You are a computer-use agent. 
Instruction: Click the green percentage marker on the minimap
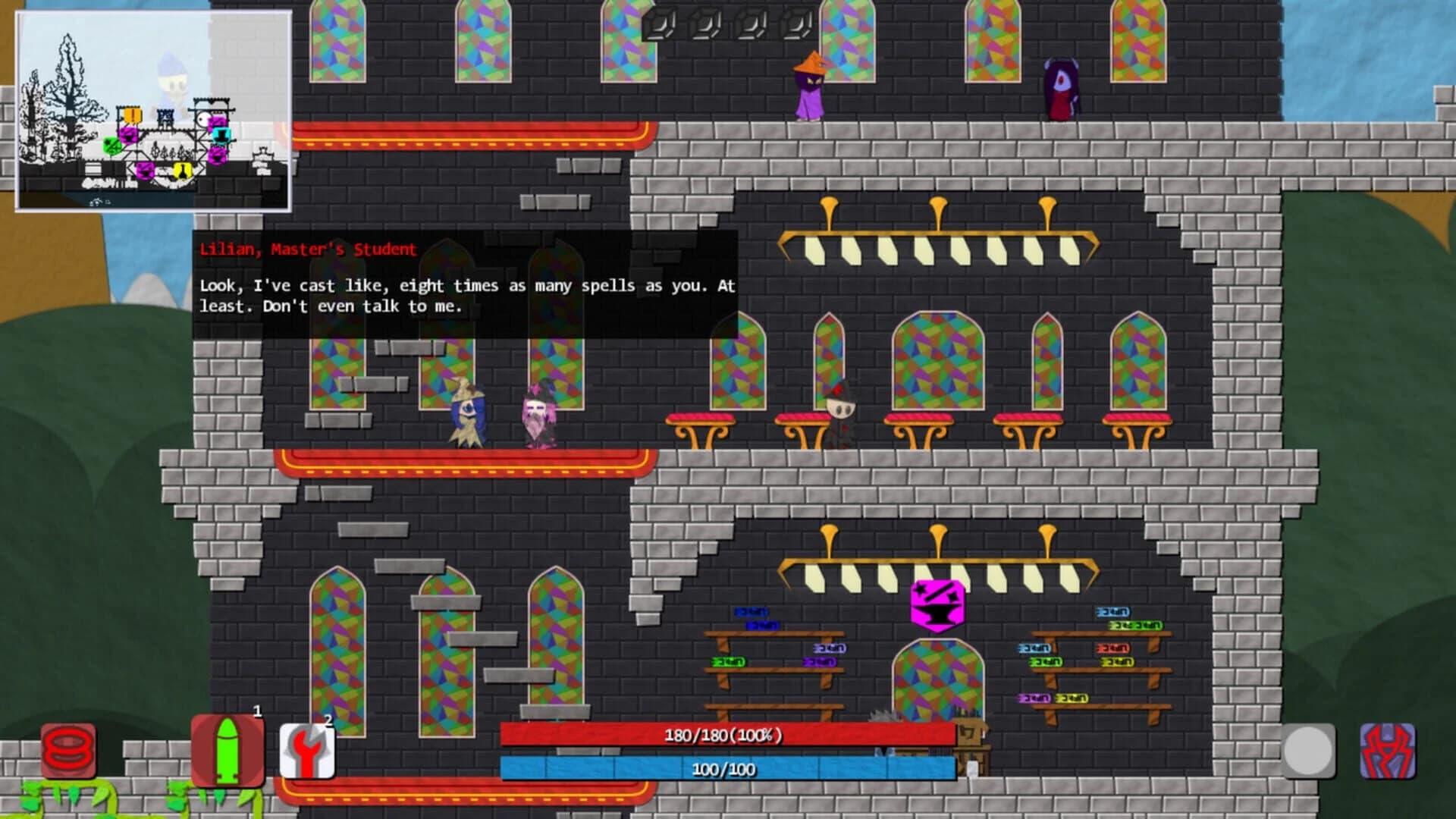click(x=112, y=146)
